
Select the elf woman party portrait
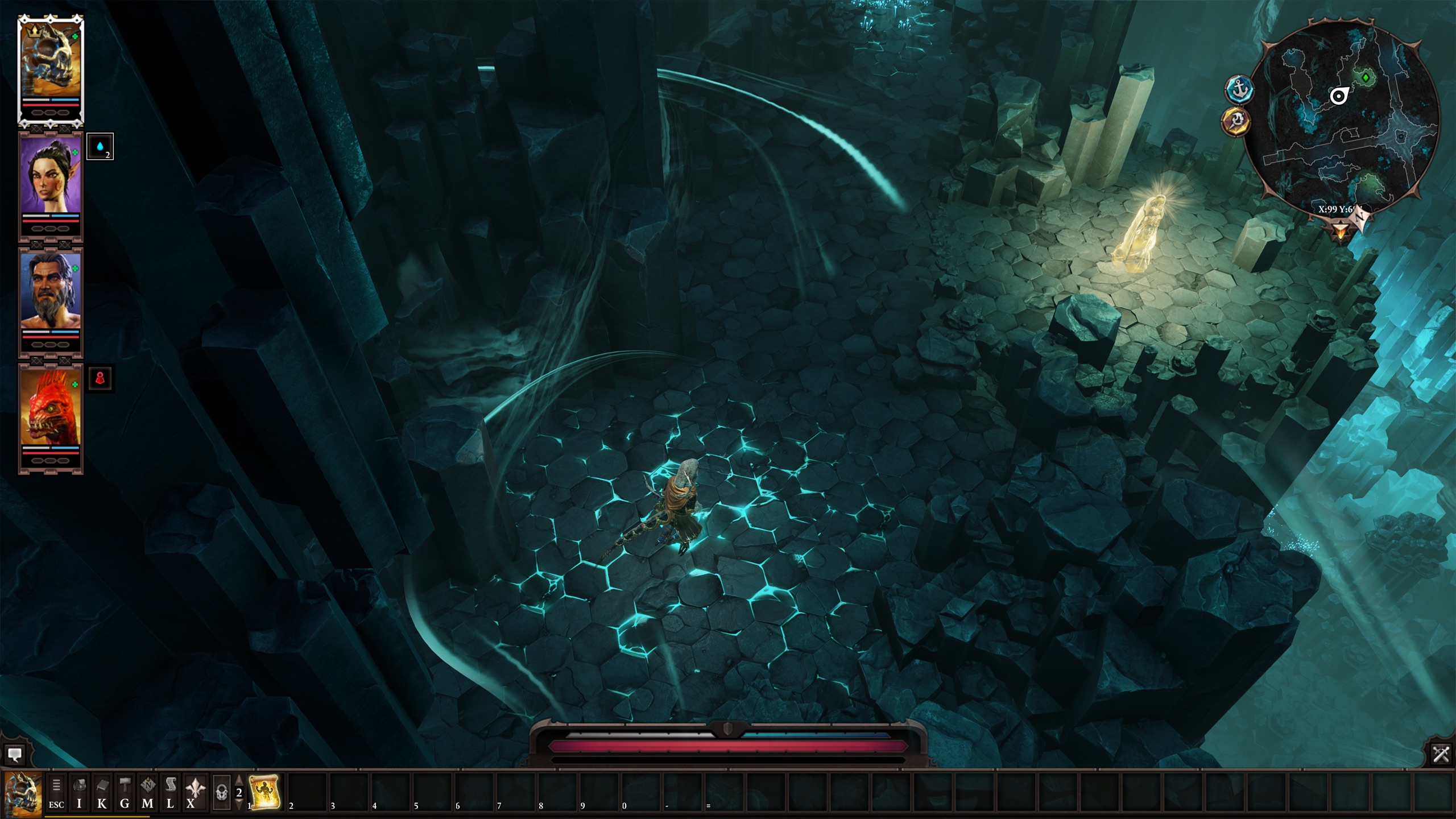tap(51, 175)
